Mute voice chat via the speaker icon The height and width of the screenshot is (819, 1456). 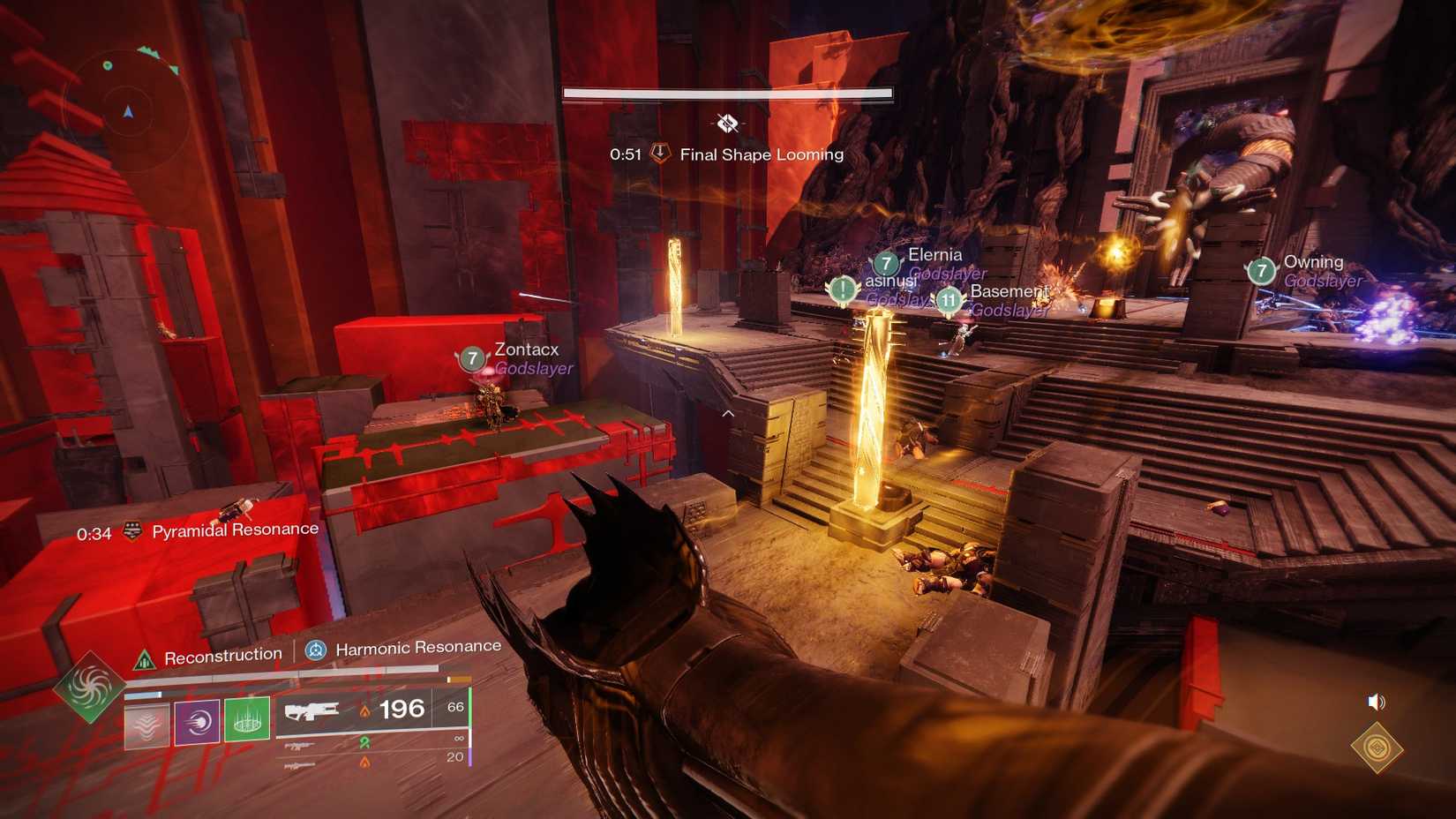[1374, 703]
